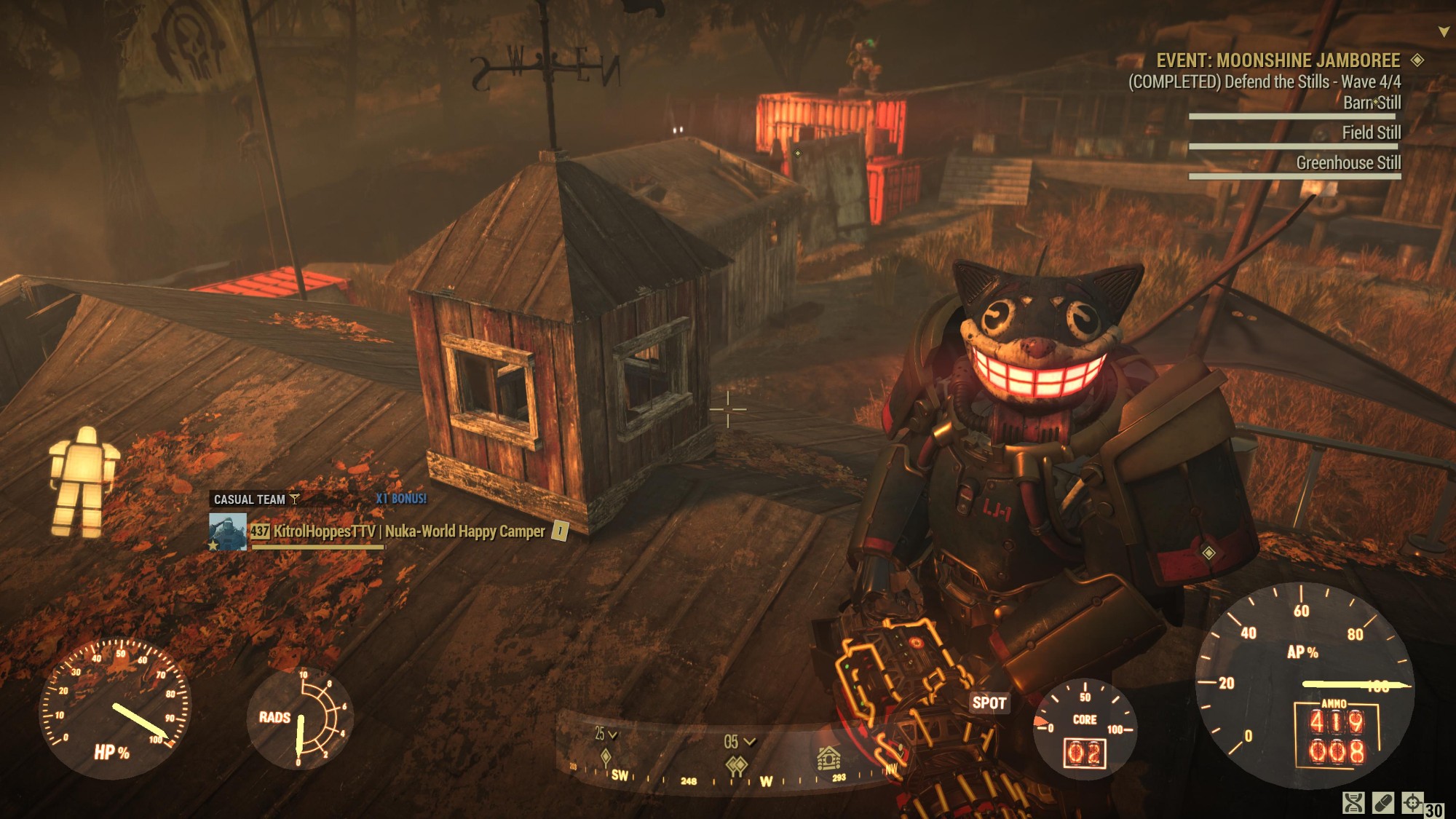Click the diamond marker beside the event title
This screenshot has height=819, width=1456.
coord(1417,60)
